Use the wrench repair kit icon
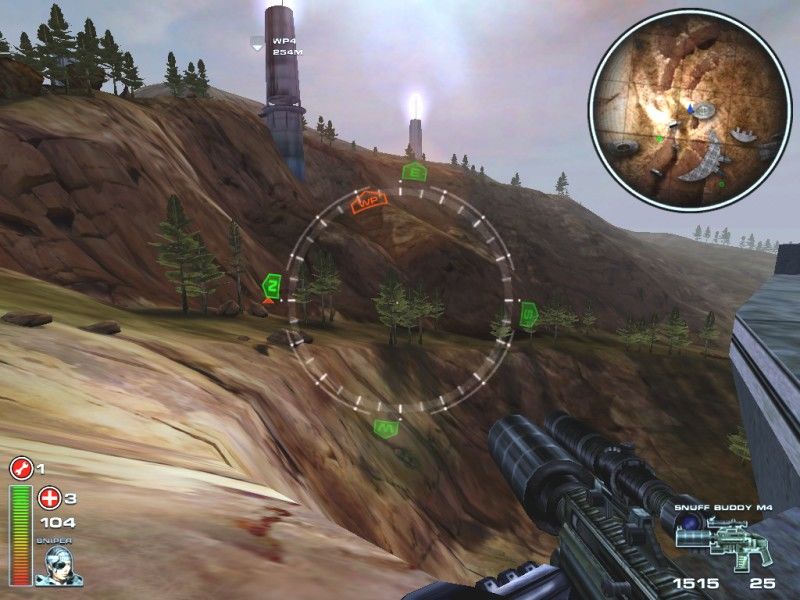This screenshot has height=600, width=800. coord(20,468)
